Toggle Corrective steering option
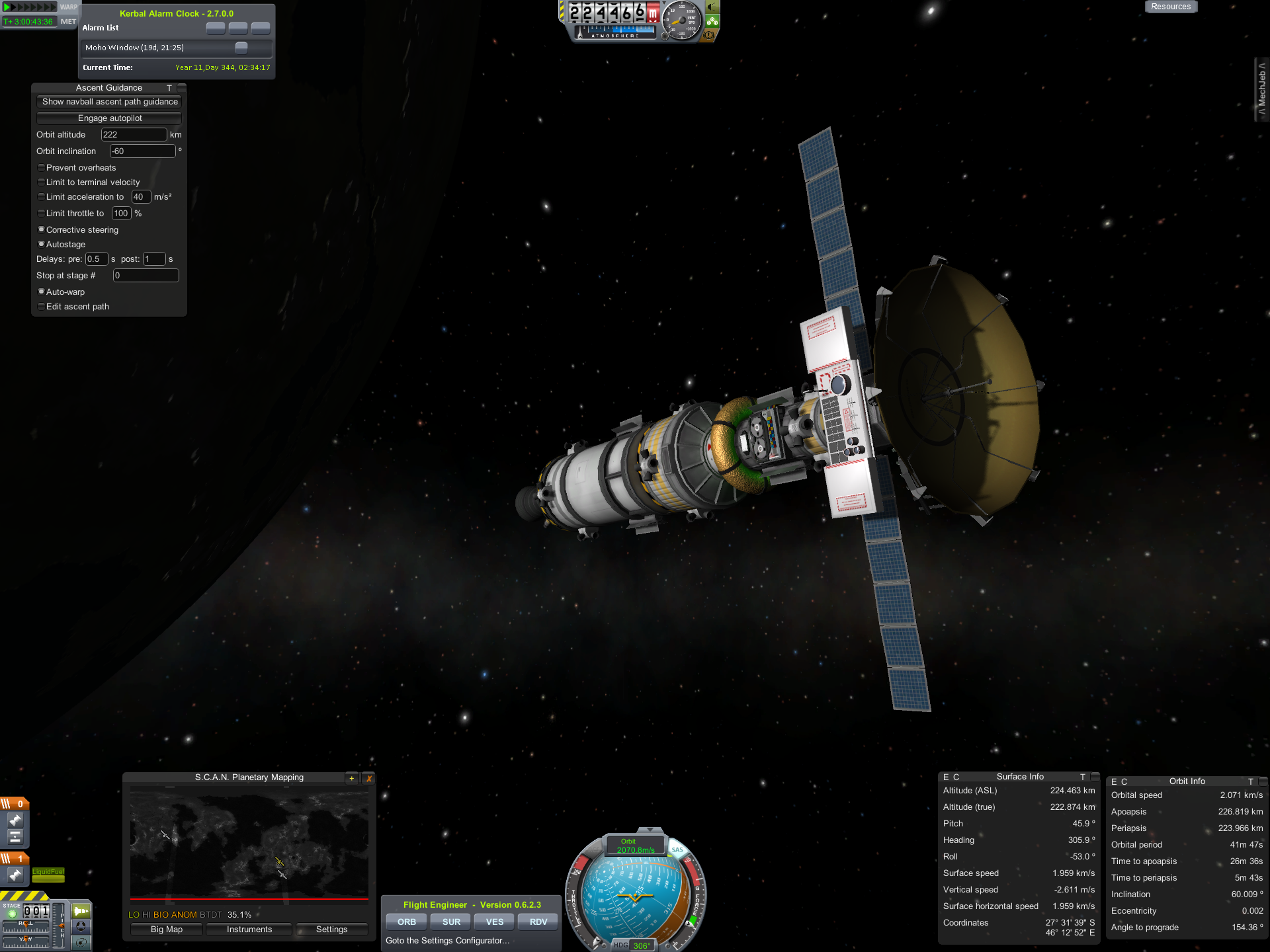Screen dimensions: 1270x952 pyautogui.click(x=42, y=230)
